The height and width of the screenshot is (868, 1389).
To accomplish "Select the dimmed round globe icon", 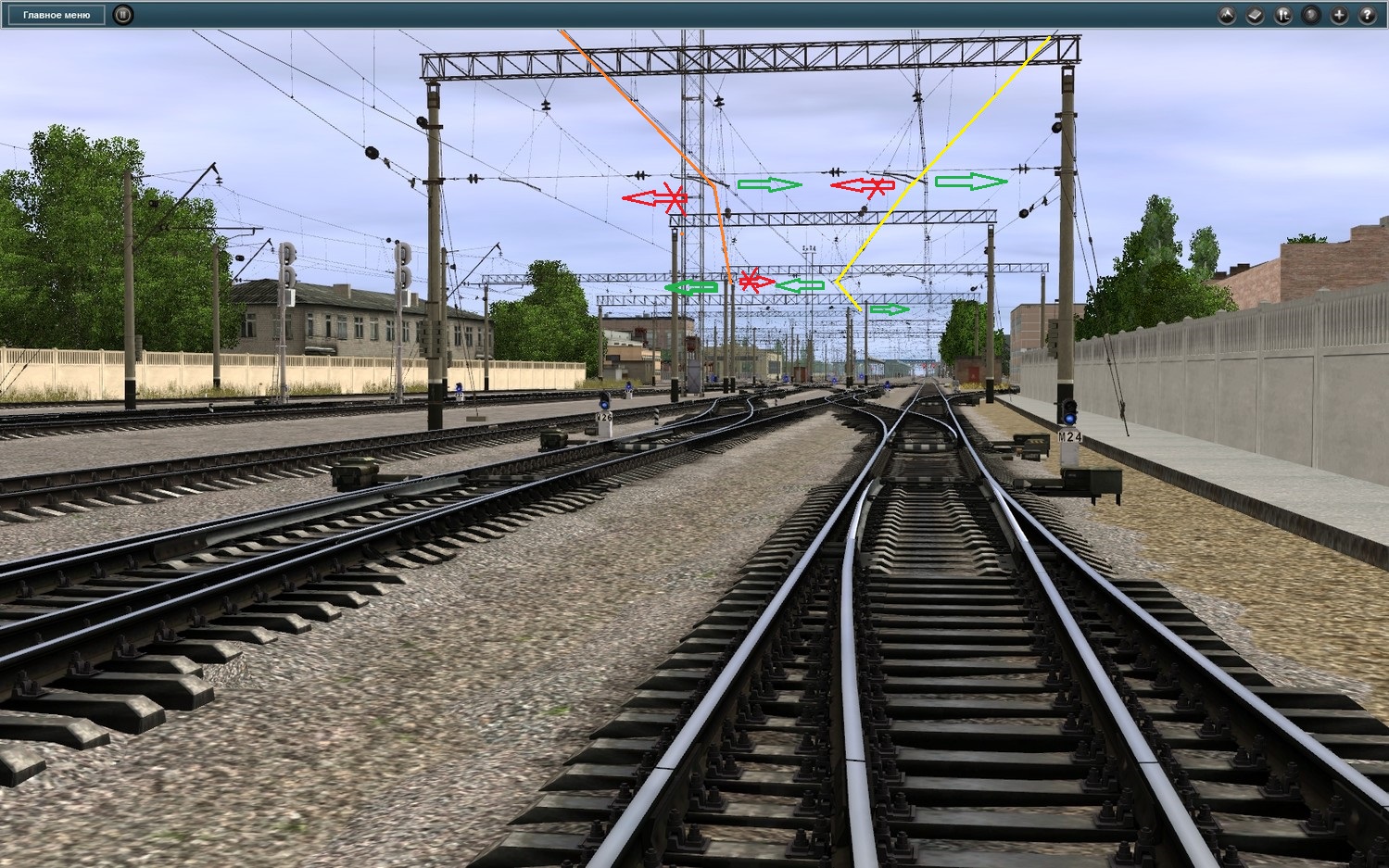I will point(1311,15).
